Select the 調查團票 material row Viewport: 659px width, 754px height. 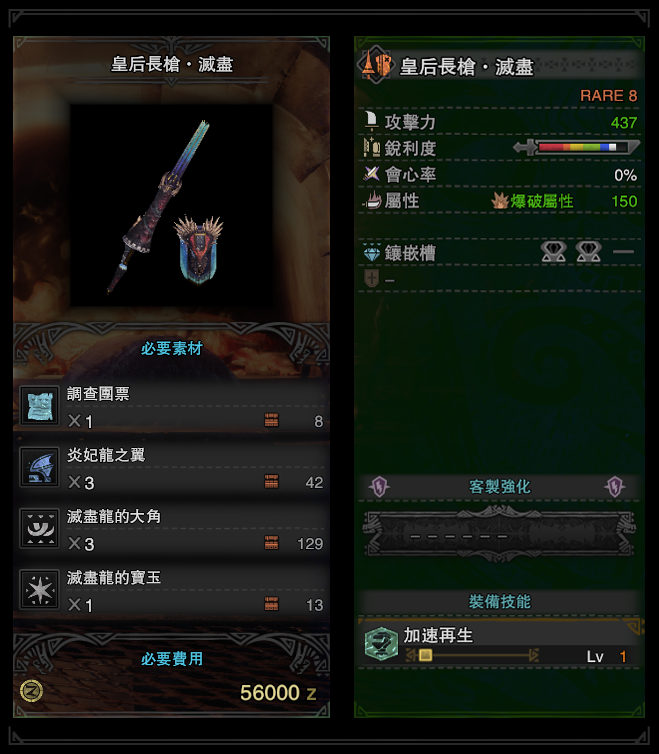172,406
